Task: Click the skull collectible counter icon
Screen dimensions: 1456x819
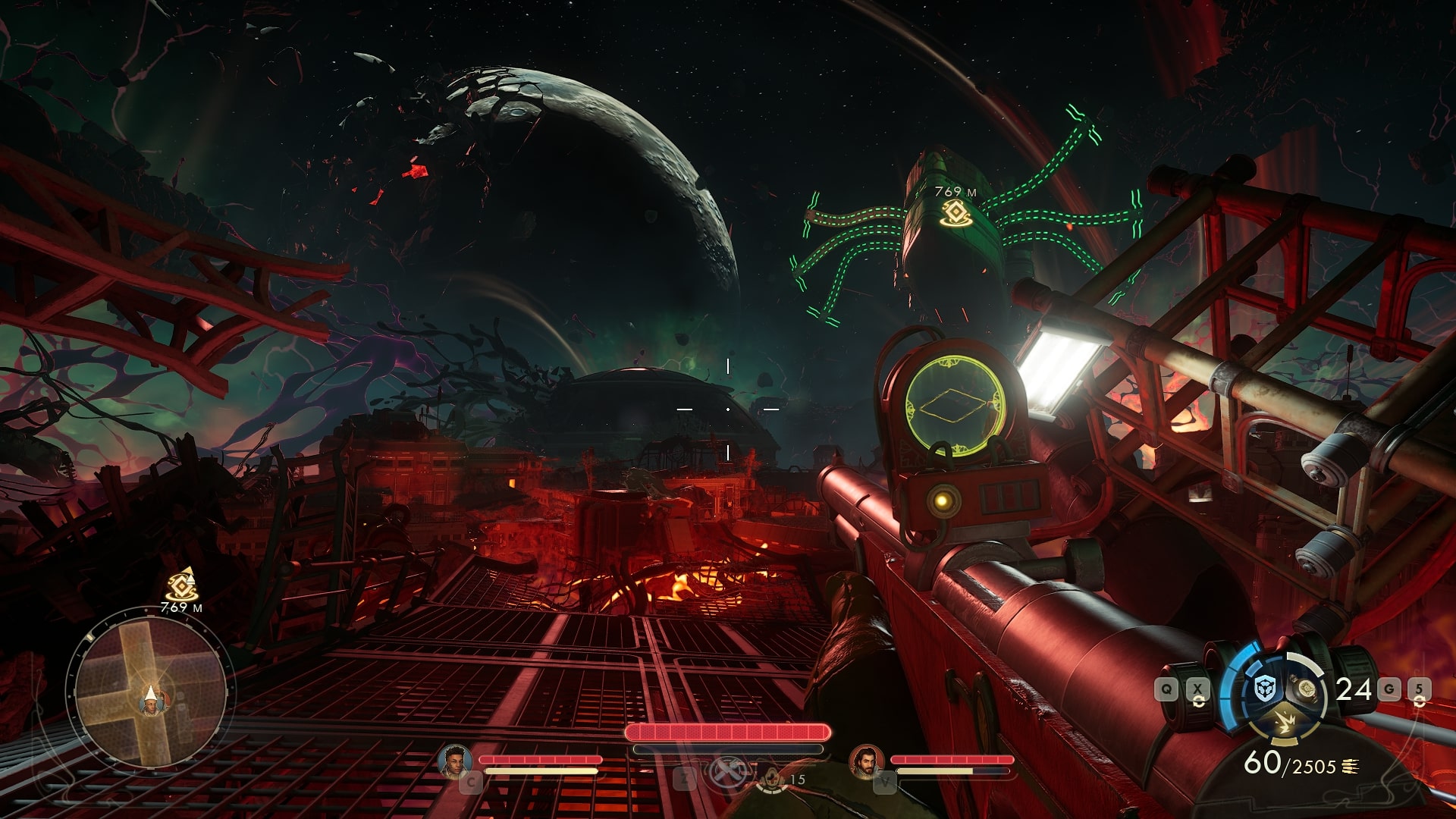Action: point(771,779)
